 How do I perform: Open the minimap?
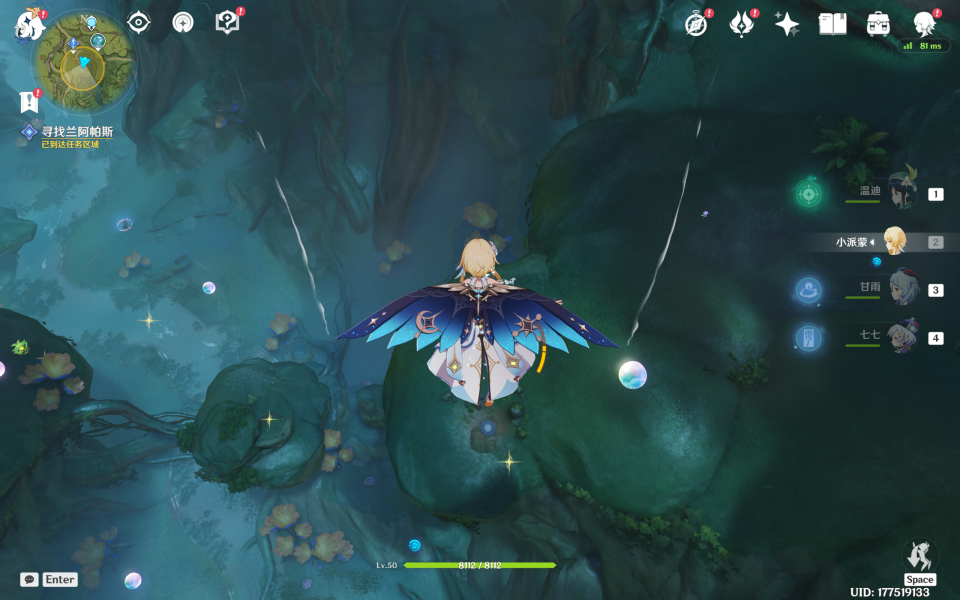84,57
